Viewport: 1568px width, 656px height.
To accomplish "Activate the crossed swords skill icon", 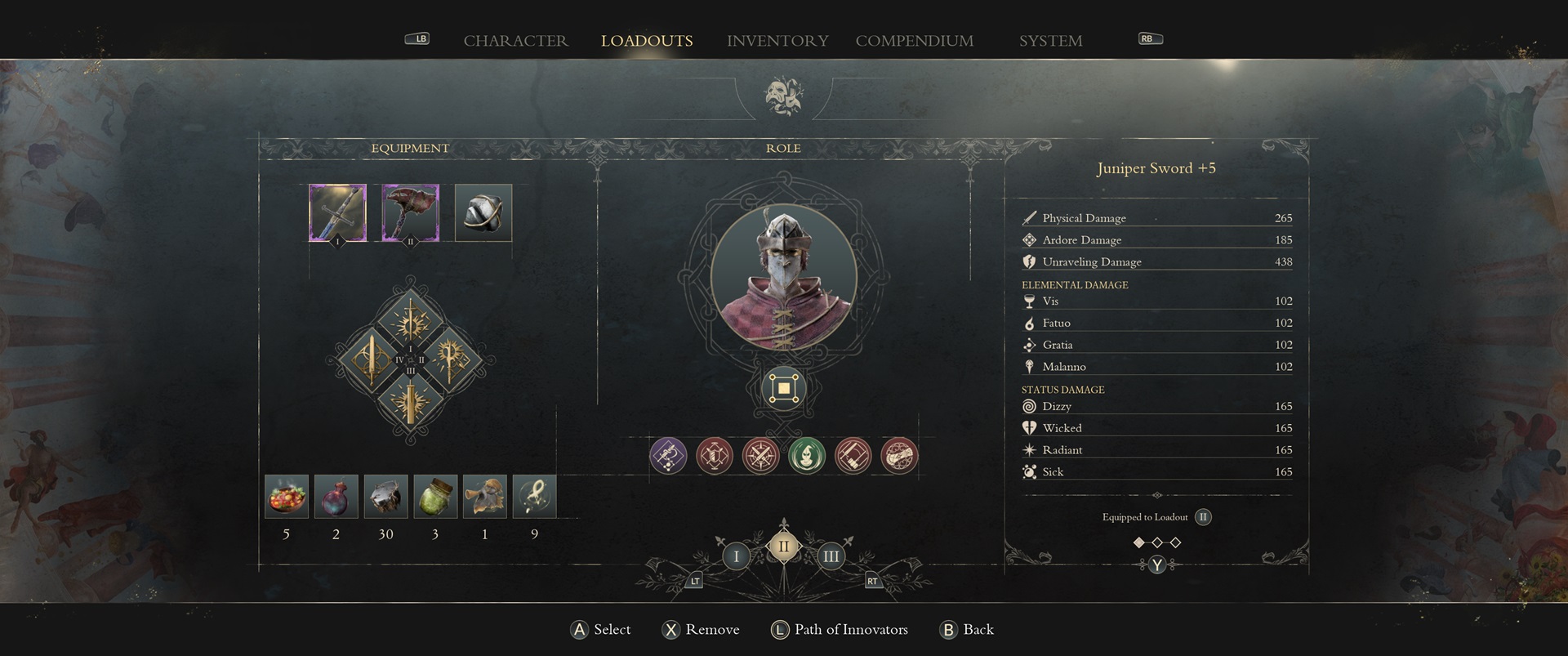I will [x=760, y=456].
